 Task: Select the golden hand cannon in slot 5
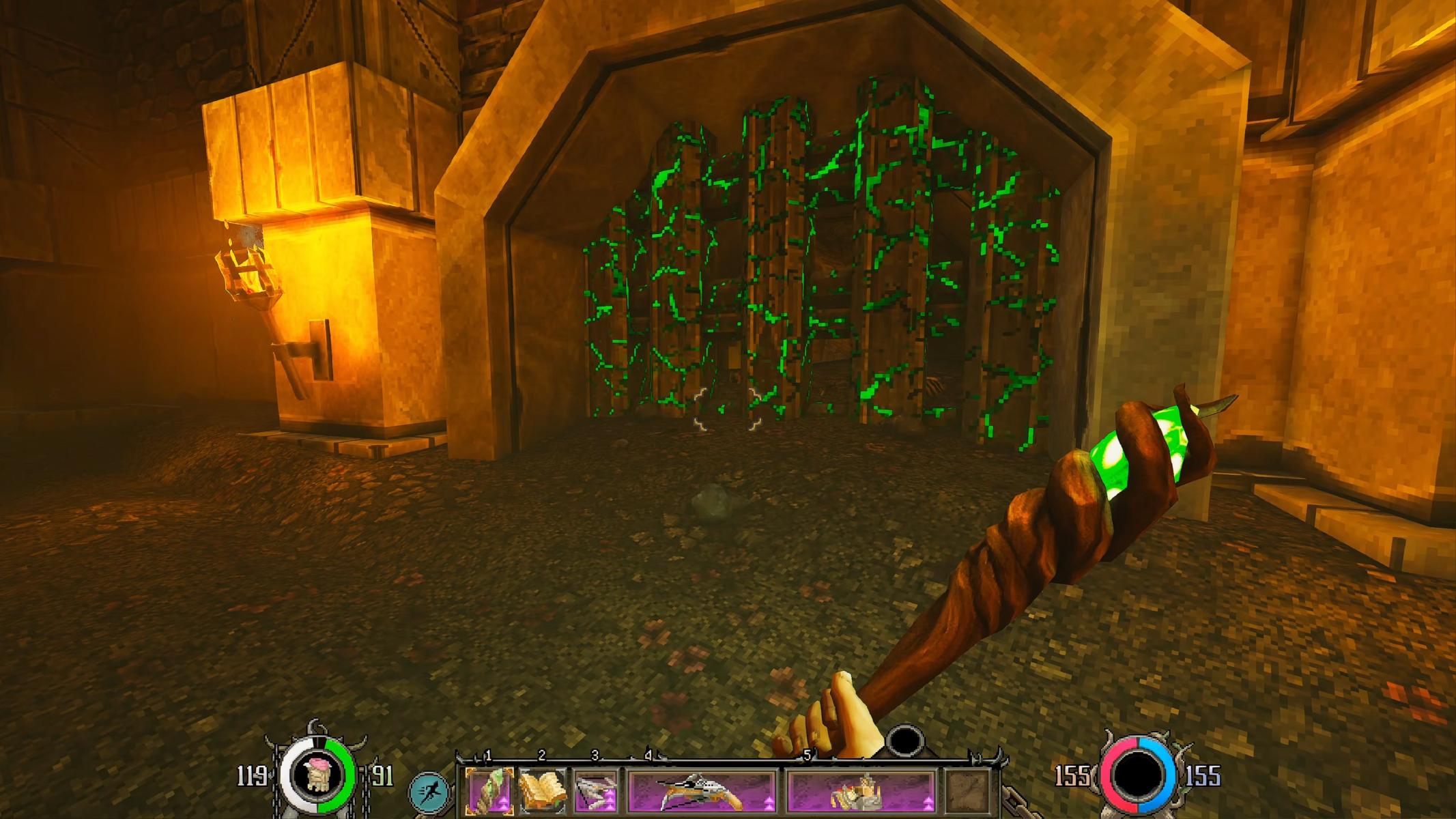pyautogui.click(x=861, y=790)
